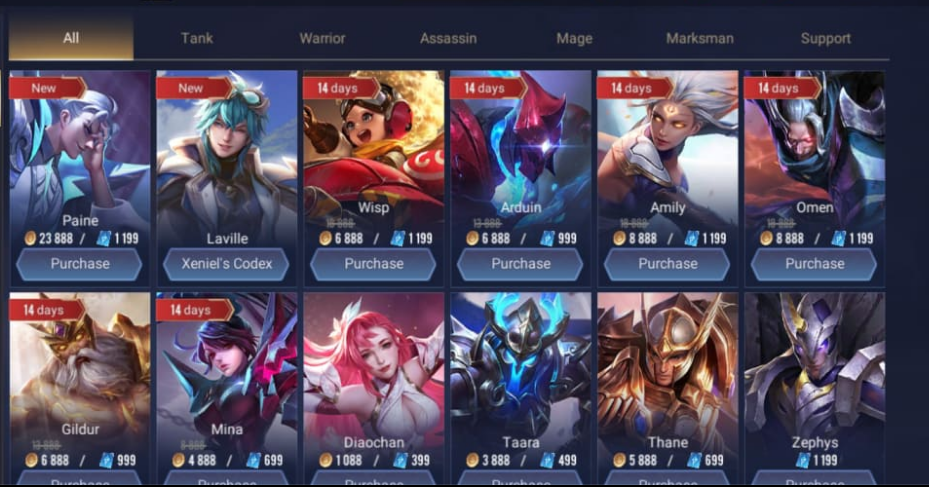Purchase Amily with the button
Screen dimensions: 929x487
(x=668, y=264)
